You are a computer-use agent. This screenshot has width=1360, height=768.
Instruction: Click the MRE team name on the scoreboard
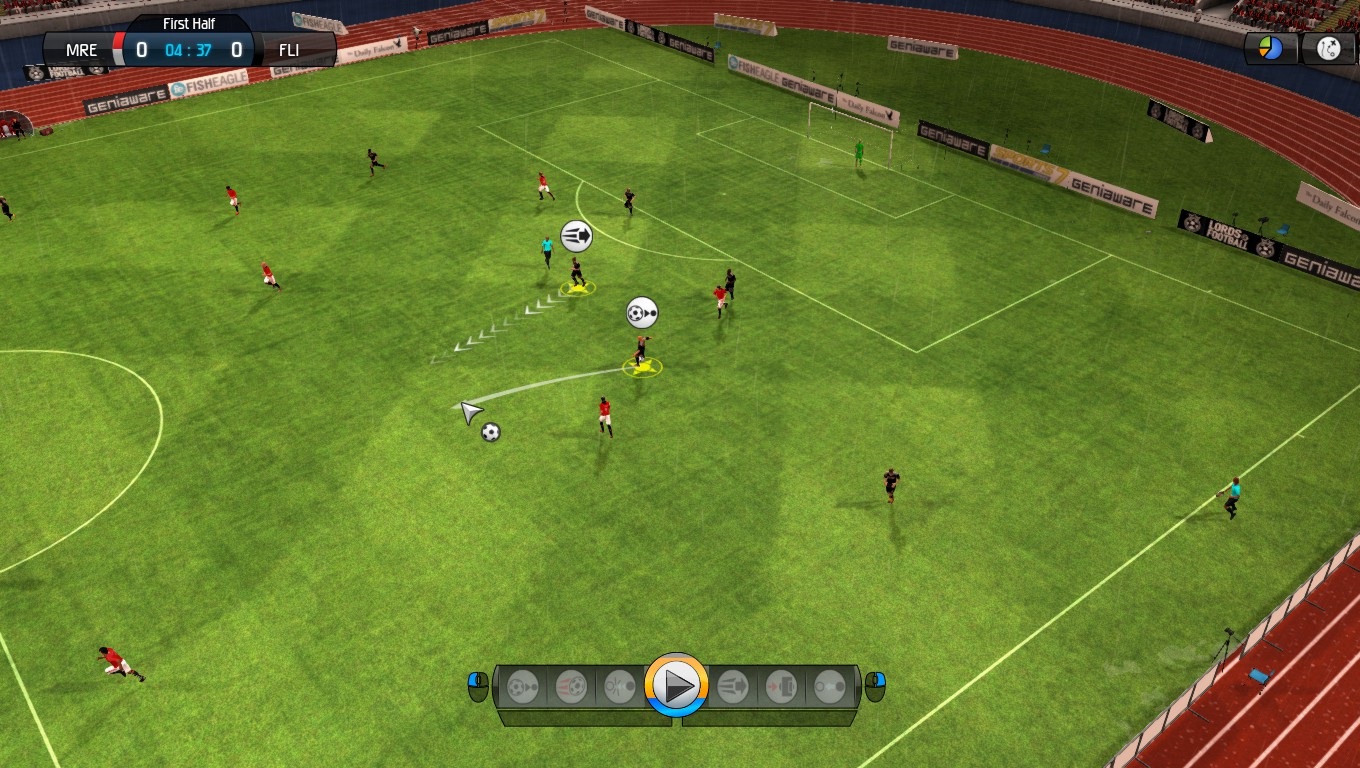[82, 49]
